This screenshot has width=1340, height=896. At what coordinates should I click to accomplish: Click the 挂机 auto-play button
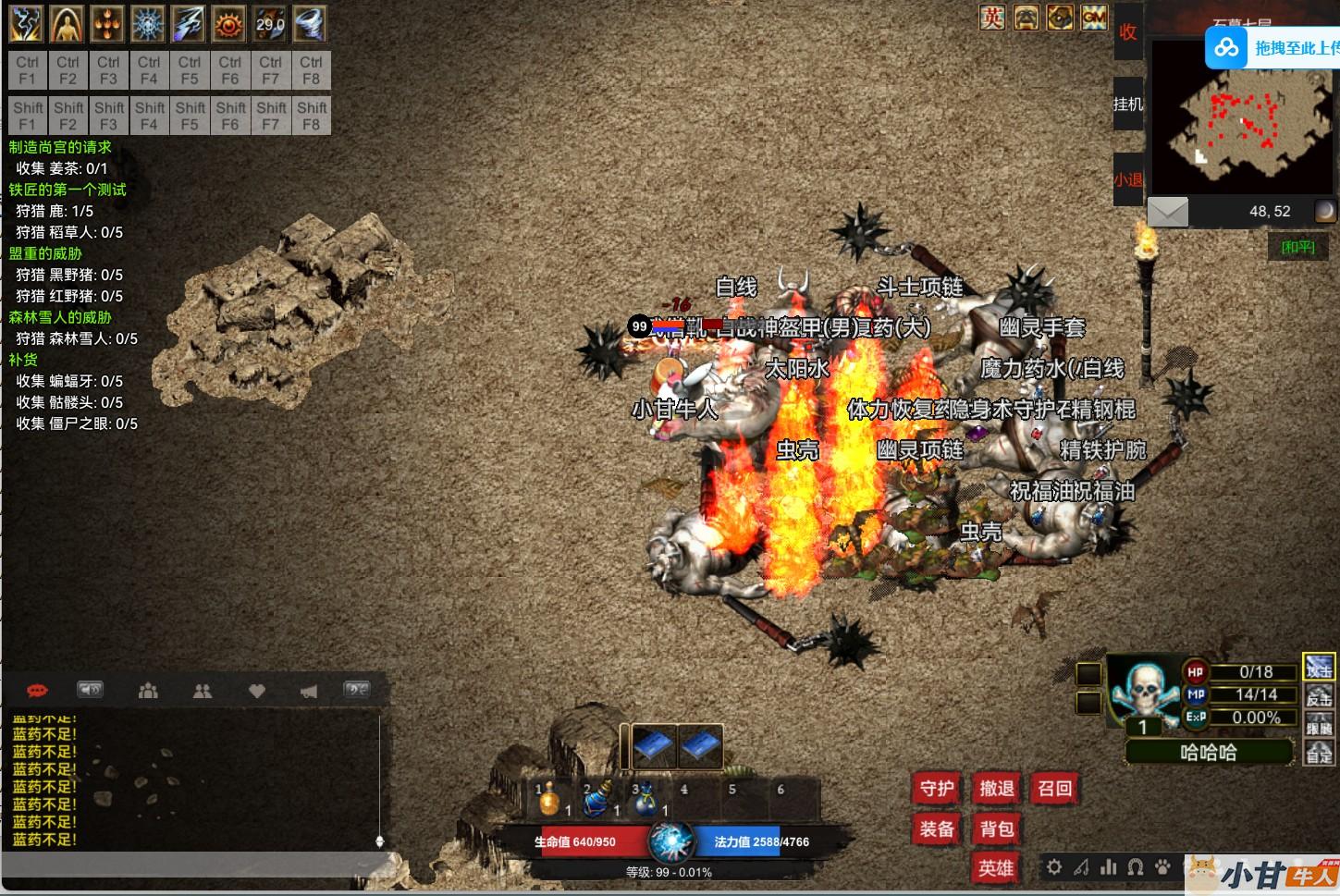(1128, 104)
